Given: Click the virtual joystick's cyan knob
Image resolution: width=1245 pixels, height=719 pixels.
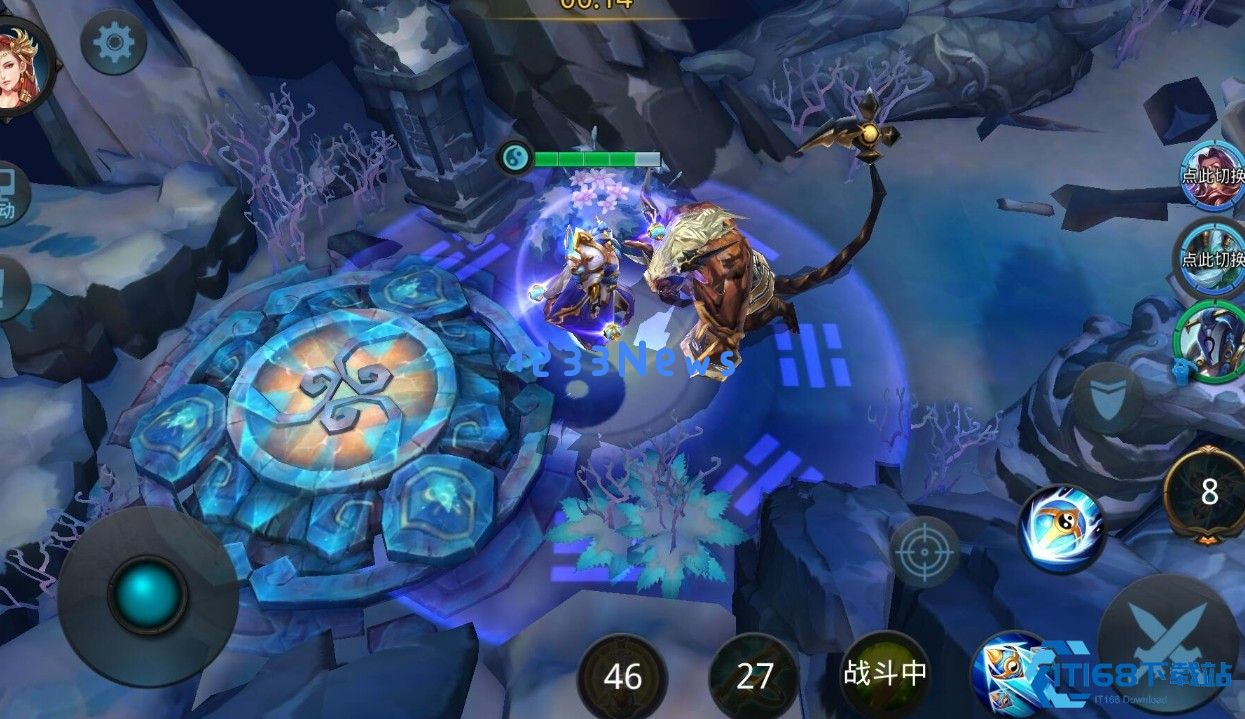Looking at the screenshot, I should [148, 595].
